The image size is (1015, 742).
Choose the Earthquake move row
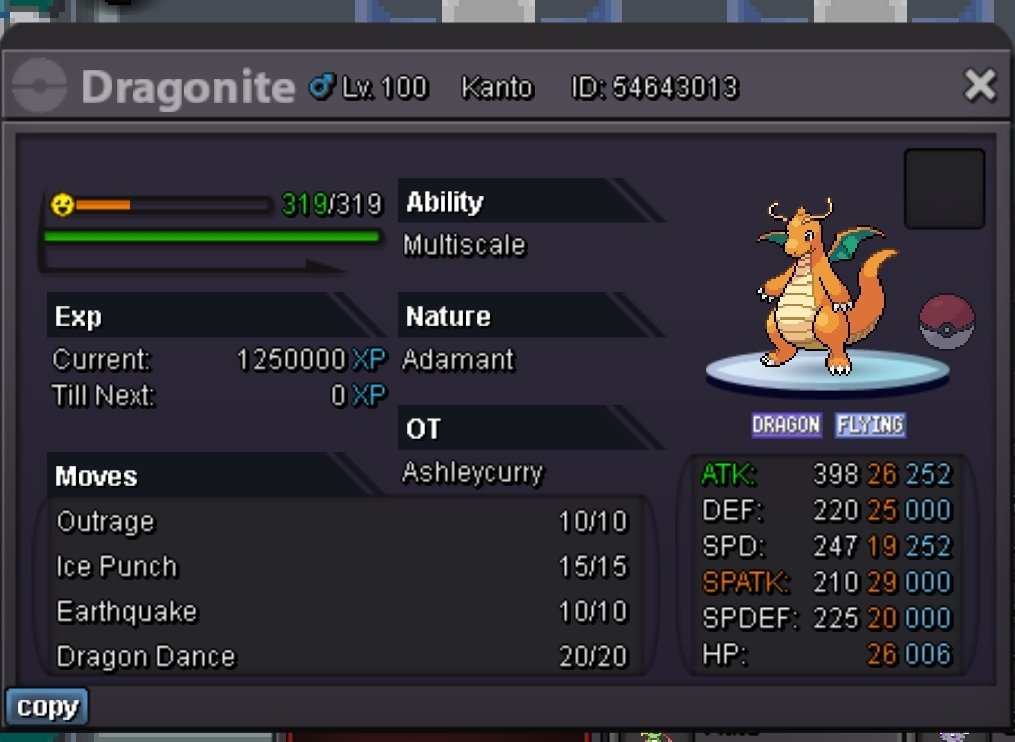342,612
